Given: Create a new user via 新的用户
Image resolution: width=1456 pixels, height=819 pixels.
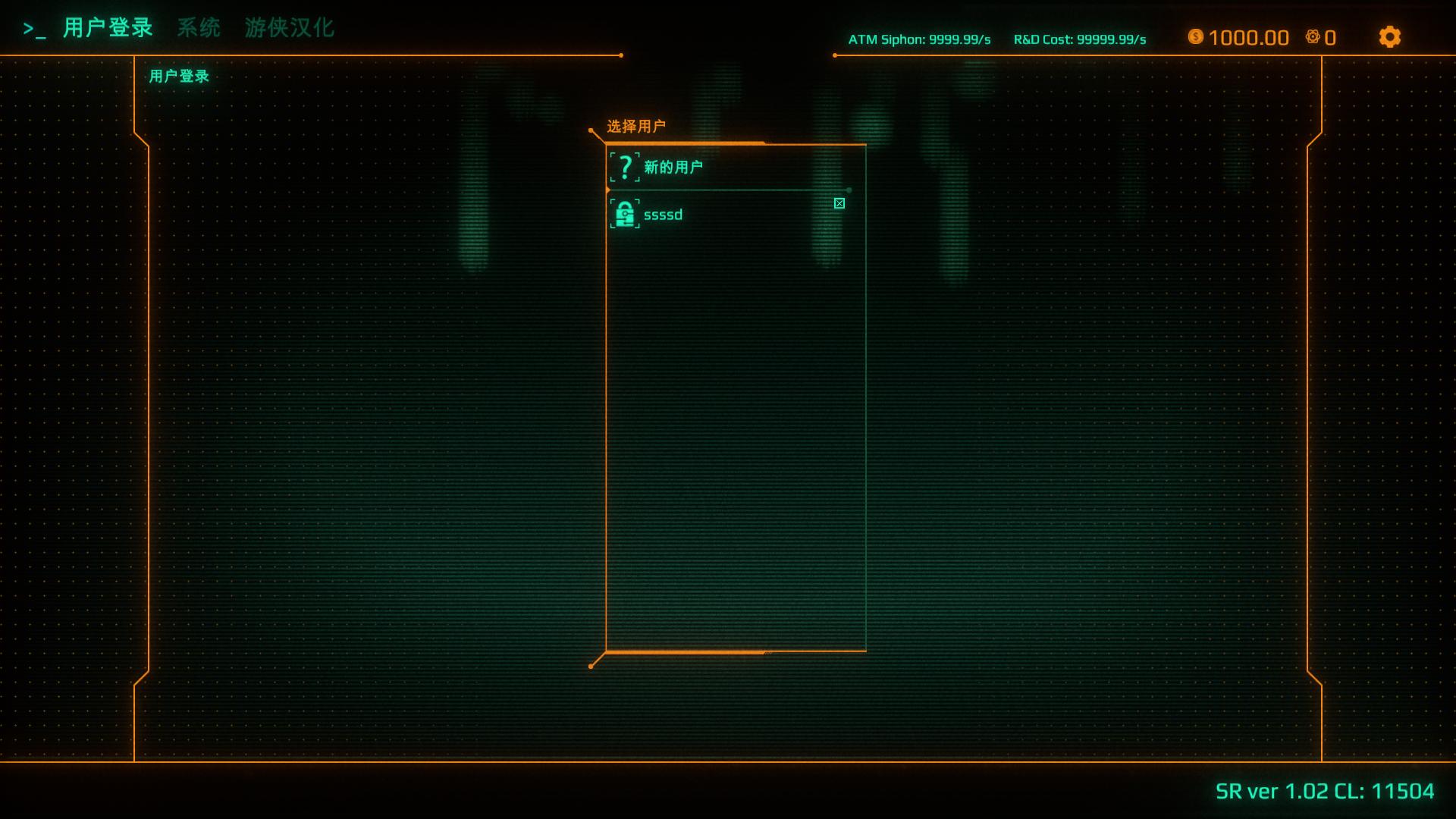Looking at the screenshot, I should pyautogui.click(x=673, y=168).
